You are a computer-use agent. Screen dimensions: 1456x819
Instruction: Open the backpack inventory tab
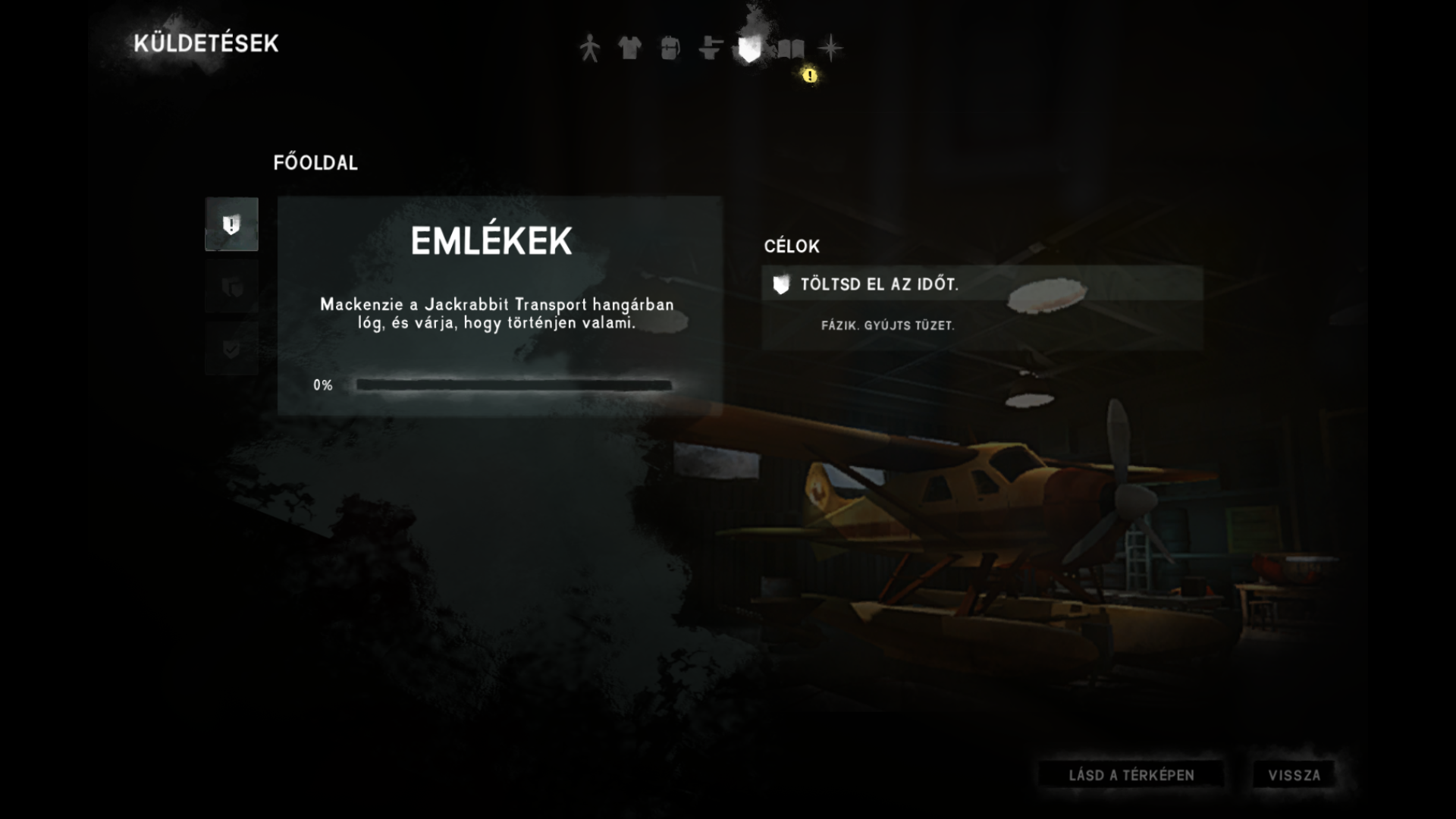pyautogui.click(x=670, y=49)
